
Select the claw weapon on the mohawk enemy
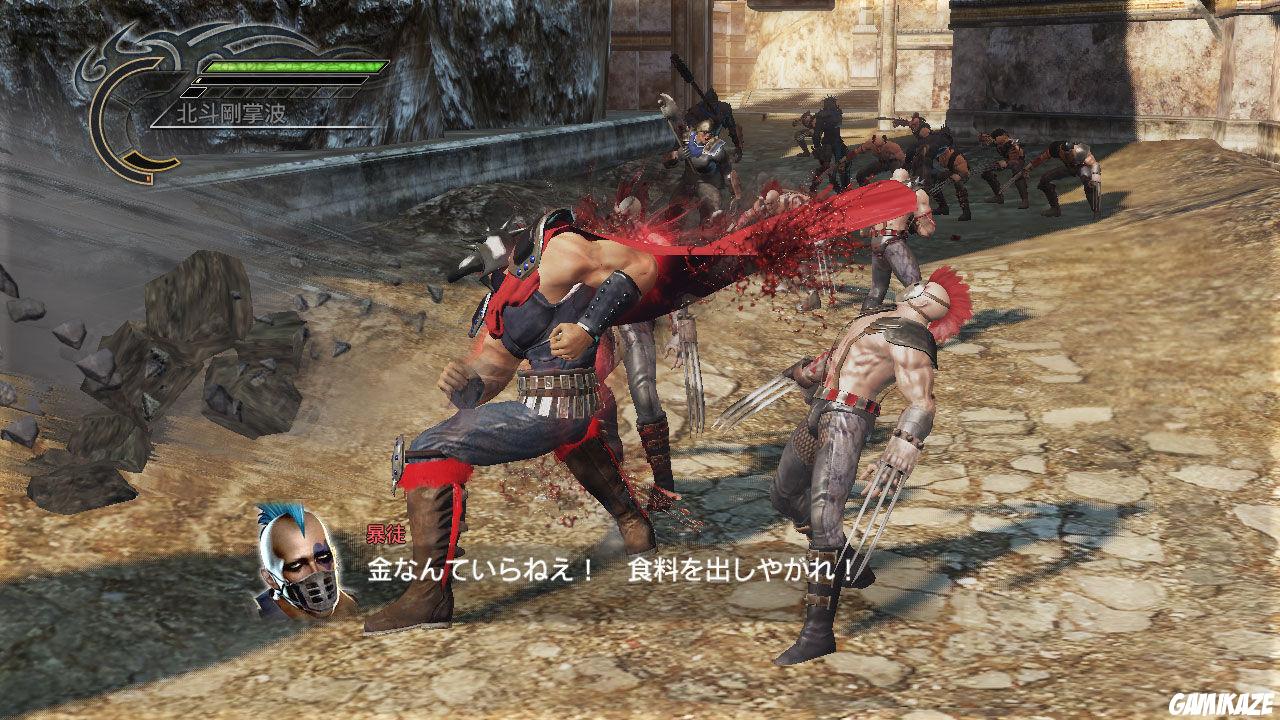click(880, 490)
